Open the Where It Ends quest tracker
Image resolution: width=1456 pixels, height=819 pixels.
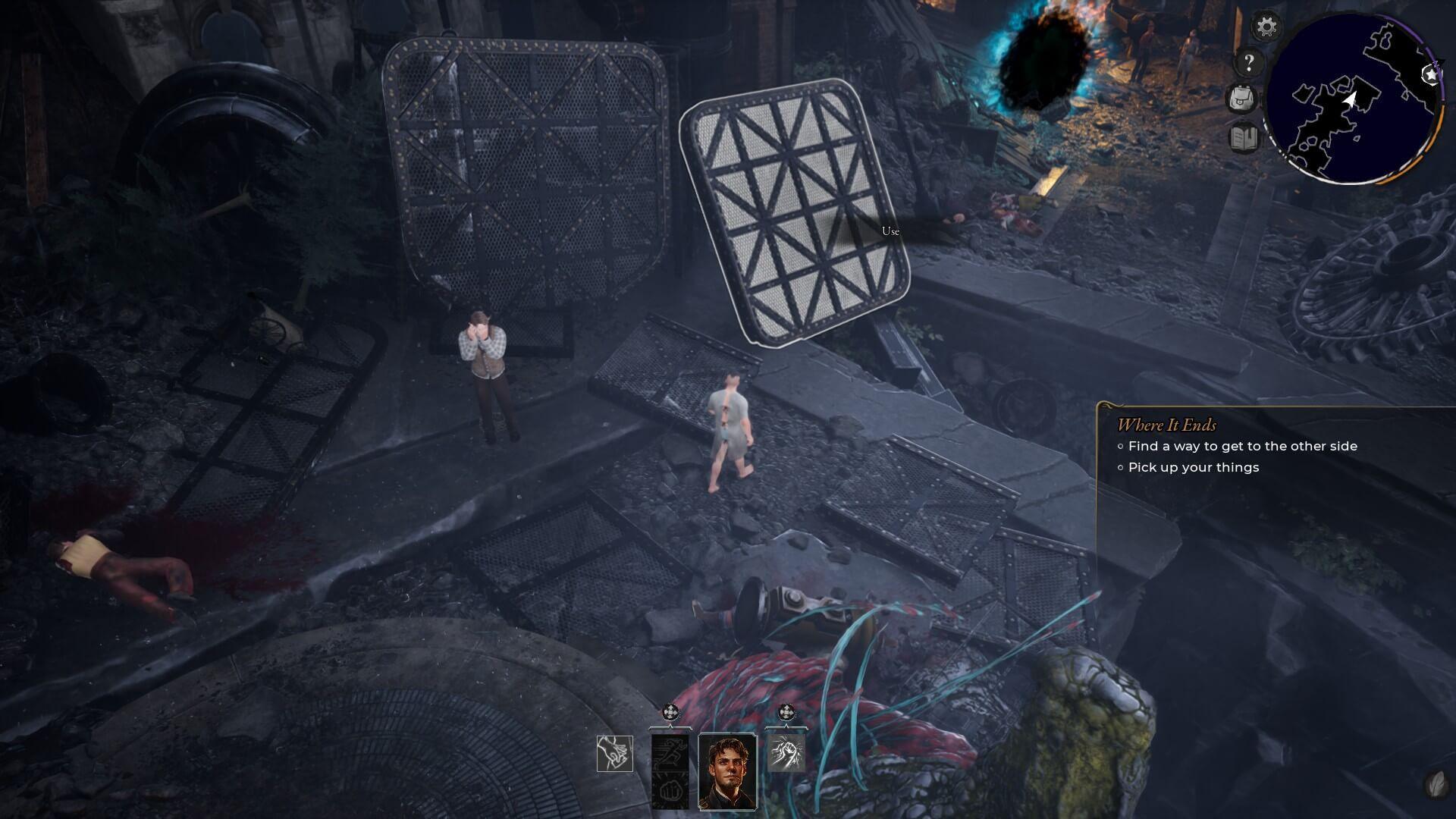1166,425
